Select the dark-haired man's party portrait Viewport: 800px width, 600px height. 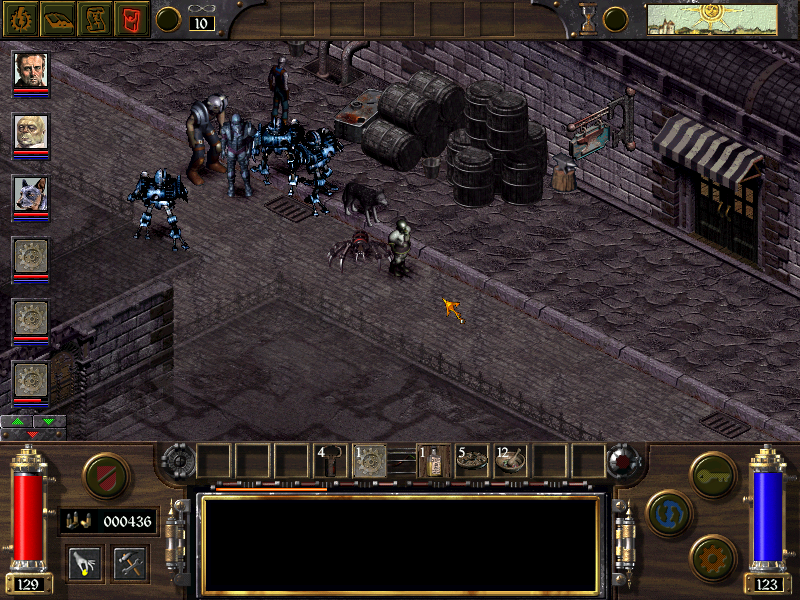(31, 70)
